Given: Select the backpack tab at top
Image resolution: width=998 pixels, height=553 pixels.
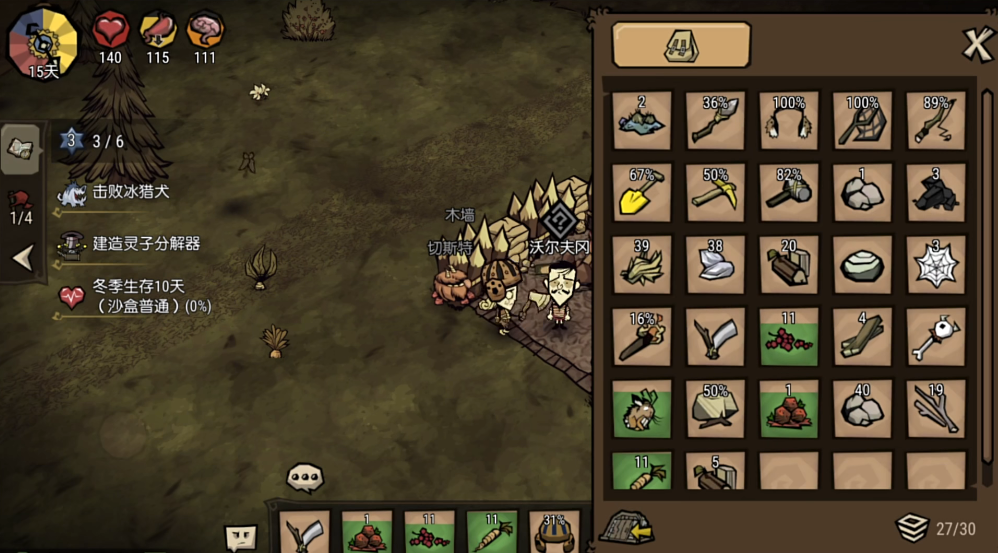Looking at the screenshot, I should pyautogui.click(x=681, y=44).
